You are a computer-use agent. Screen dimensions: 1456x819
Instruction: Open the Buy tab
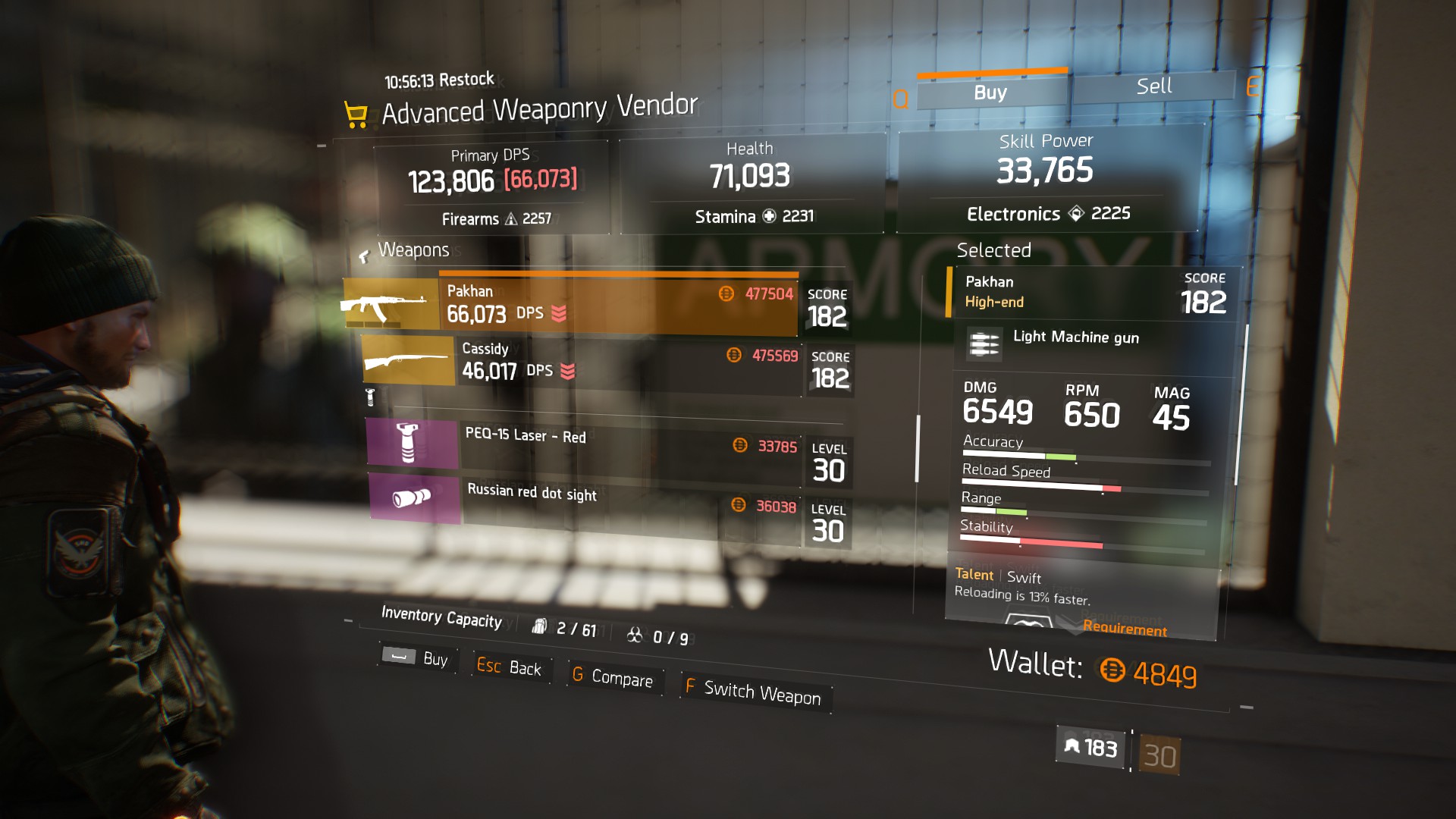tap(990, 93)
